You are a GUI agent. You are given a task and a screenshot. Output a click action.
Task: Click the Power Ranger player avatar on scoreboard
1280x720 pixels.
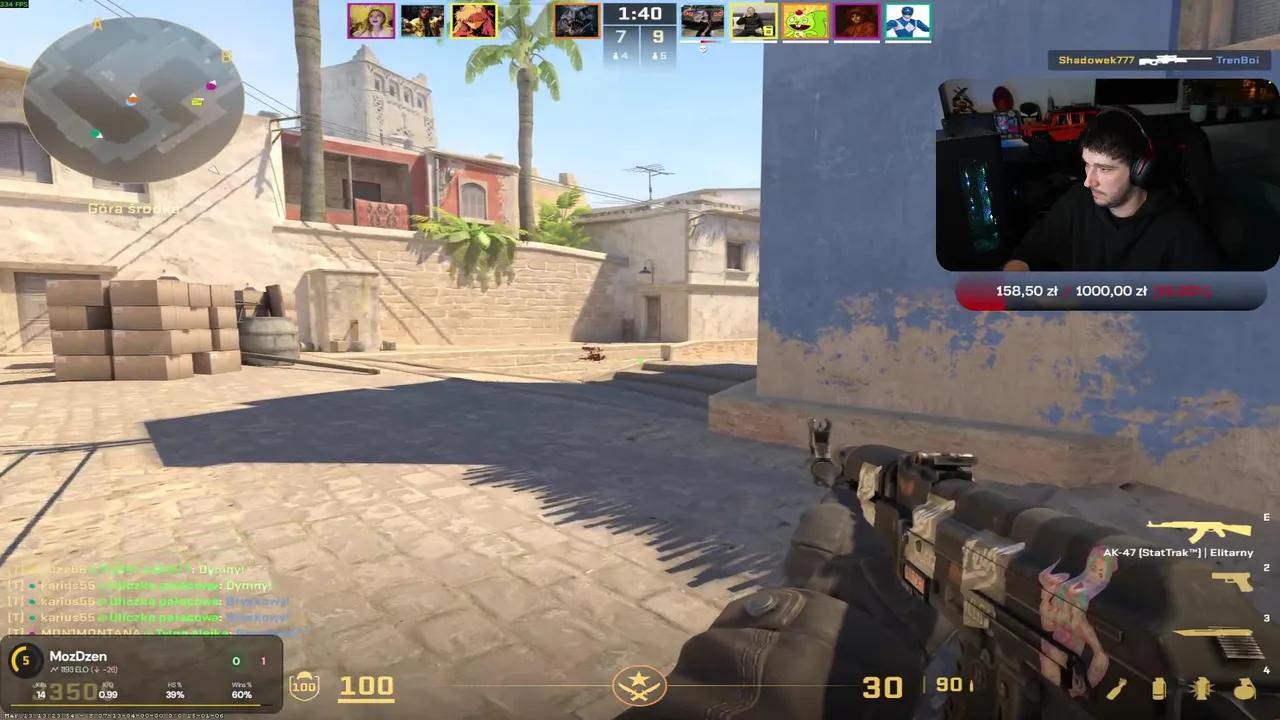[907, 21]
